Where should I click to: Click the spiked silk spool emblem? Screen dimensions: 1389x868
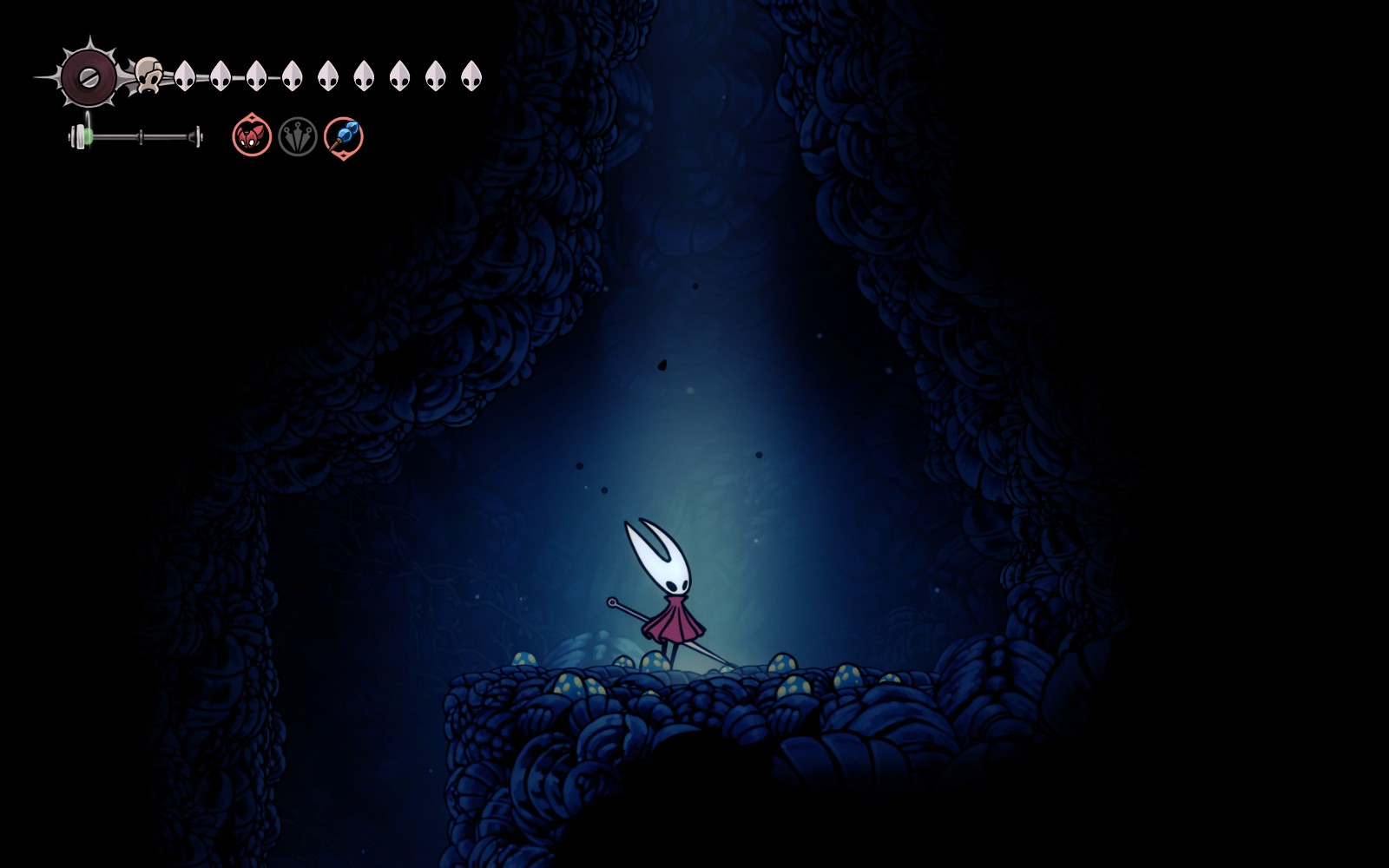tap(88, 76)
